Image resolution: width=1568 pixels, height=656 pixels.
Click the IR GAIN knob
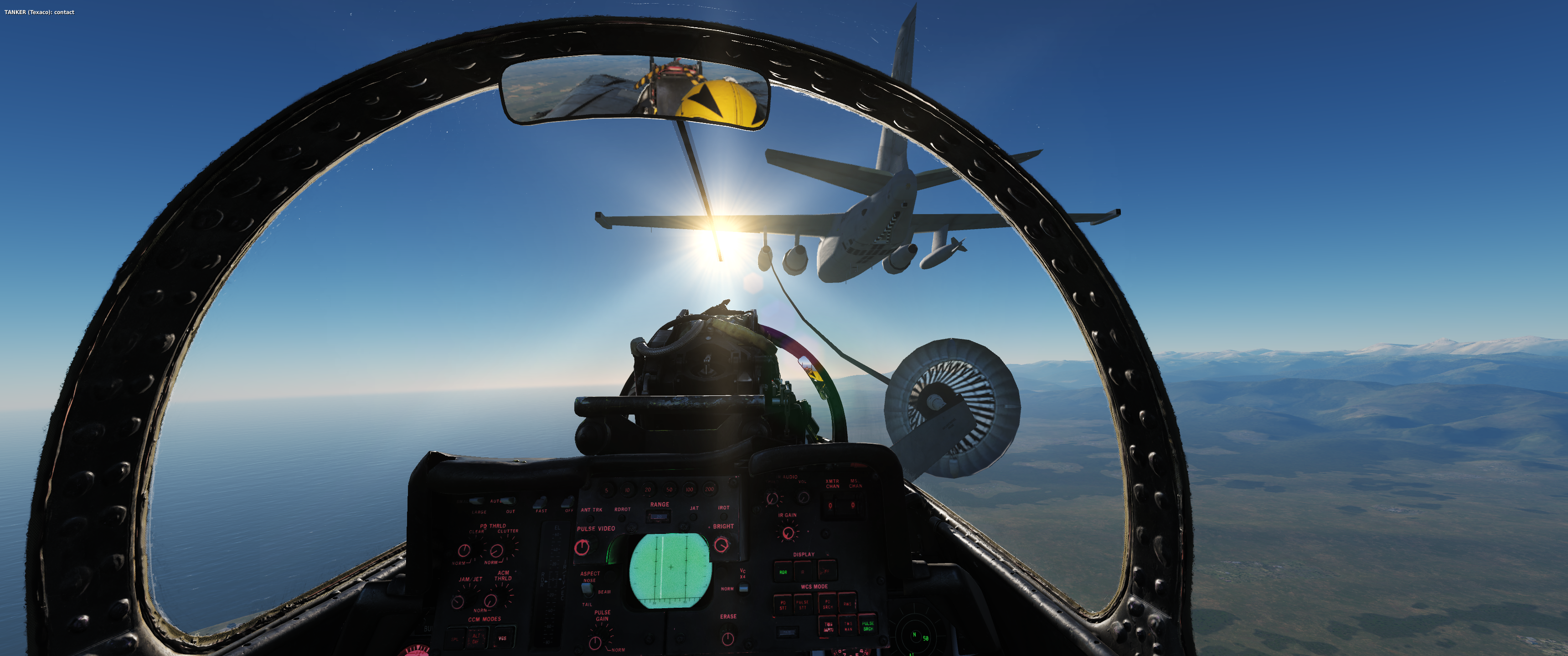(788, 533)
